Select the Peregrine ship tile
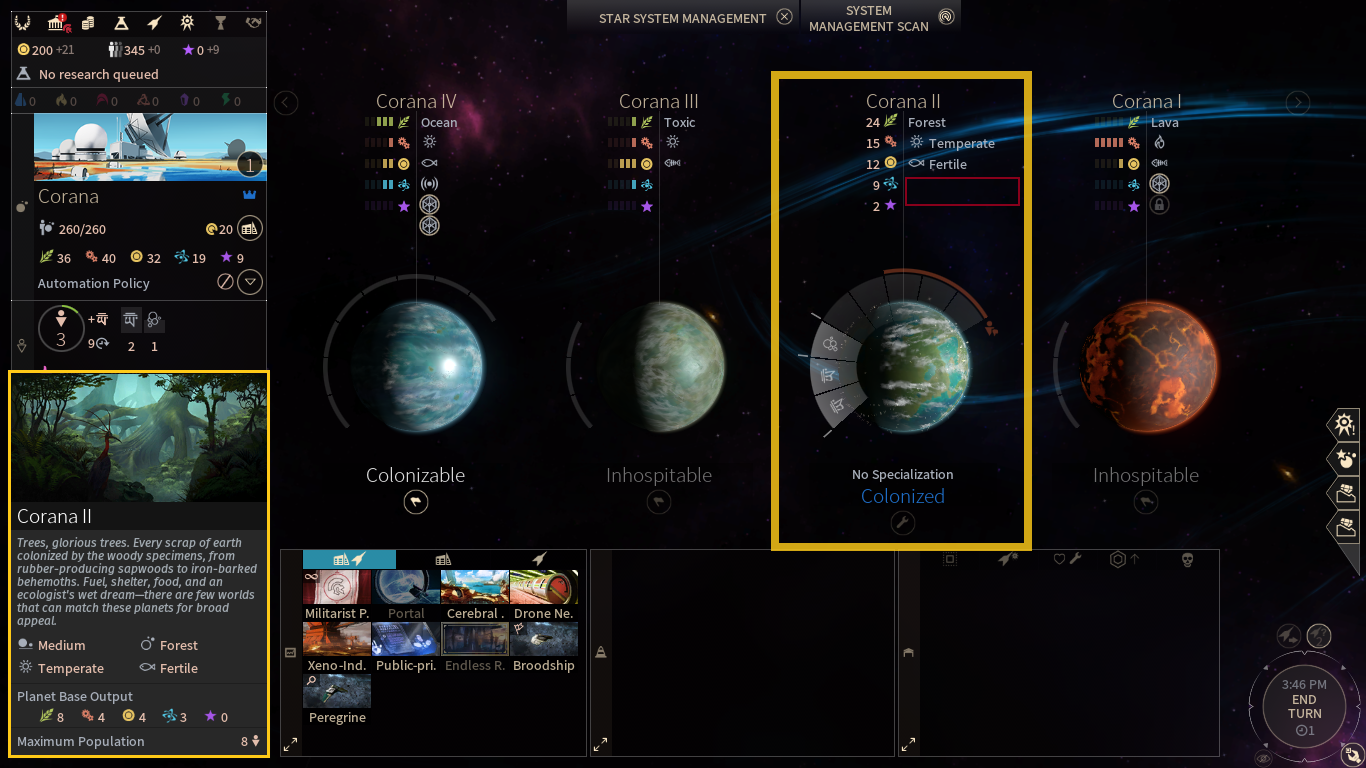The width and height of the screenshot is (1366, 768). point(337,699)
